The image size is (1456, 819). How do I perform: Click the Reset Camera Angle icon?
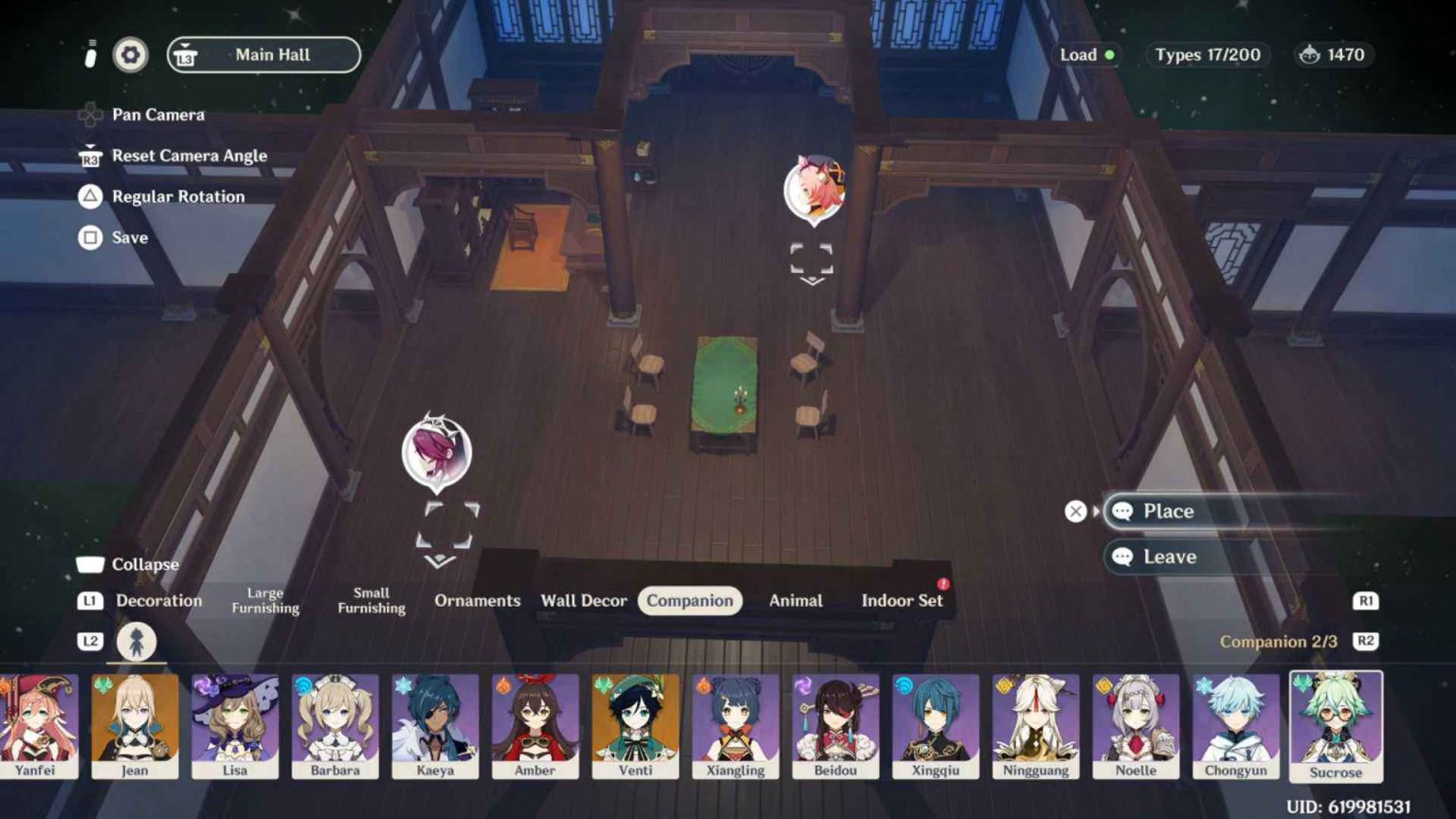click(x=90, y=155)
